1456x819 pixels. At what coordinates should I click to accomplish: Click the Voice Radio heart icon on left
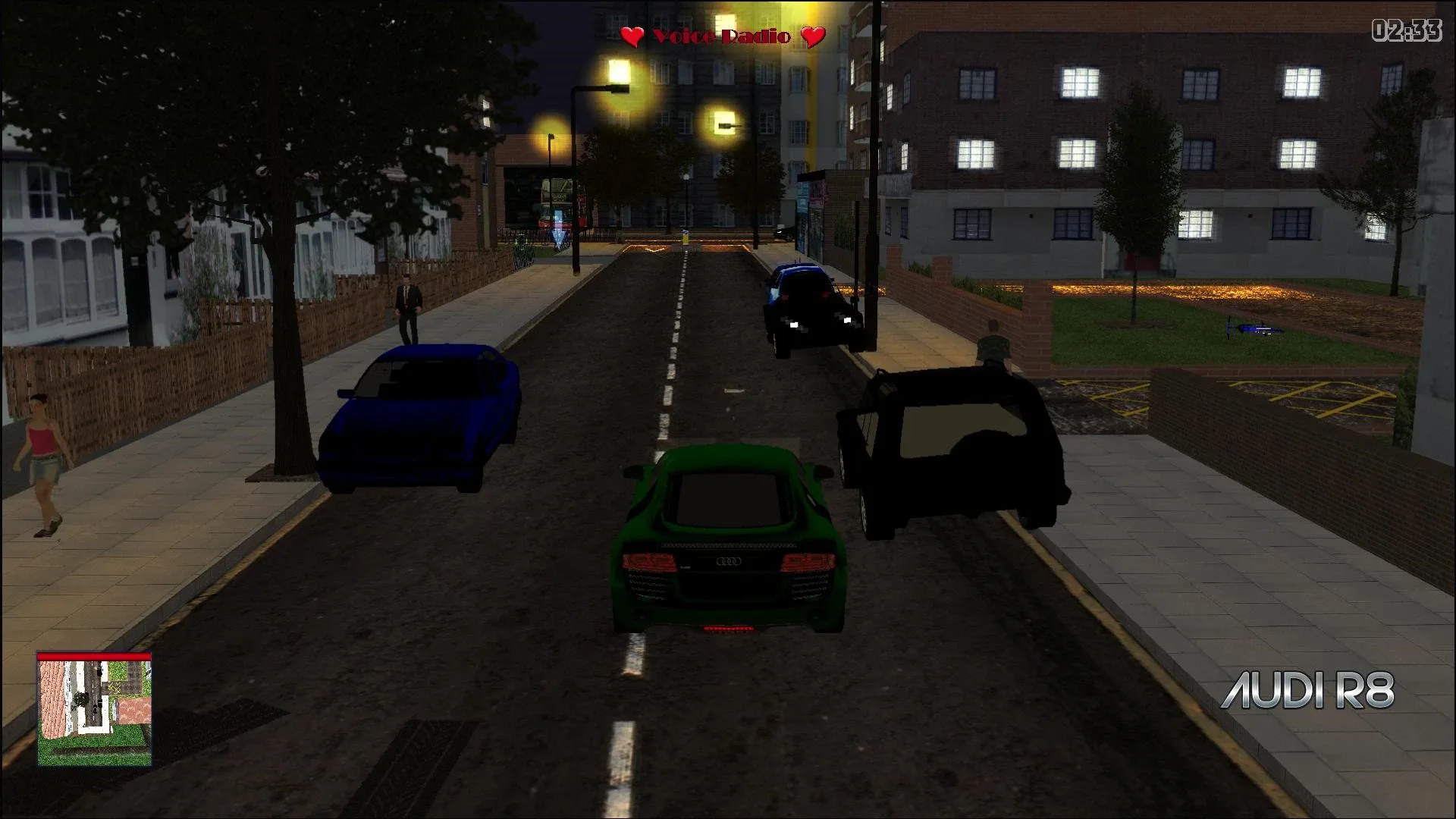[x=632, y=36]
